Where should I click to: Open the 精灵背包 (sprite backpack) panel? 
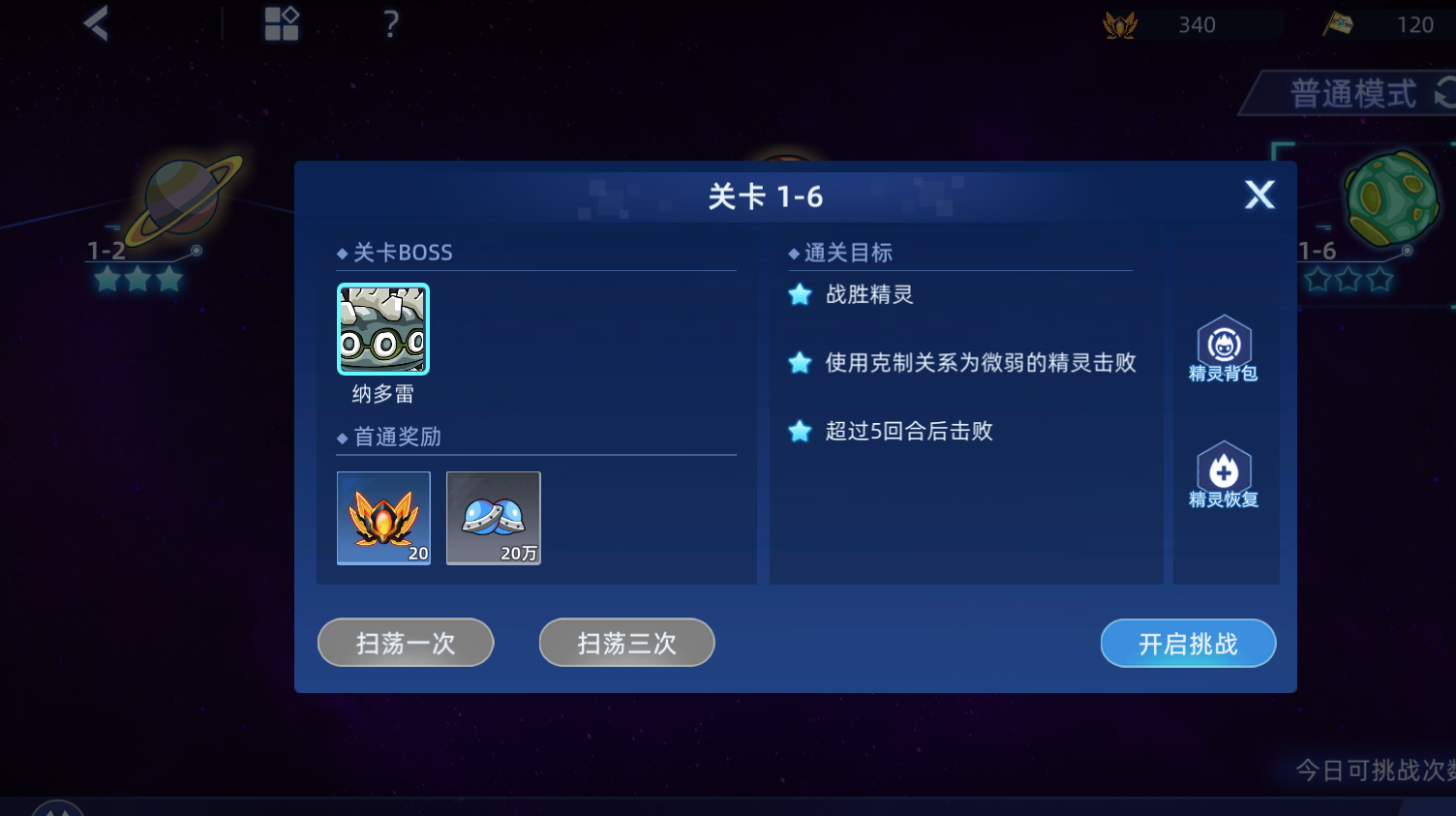coord(1224,348)
